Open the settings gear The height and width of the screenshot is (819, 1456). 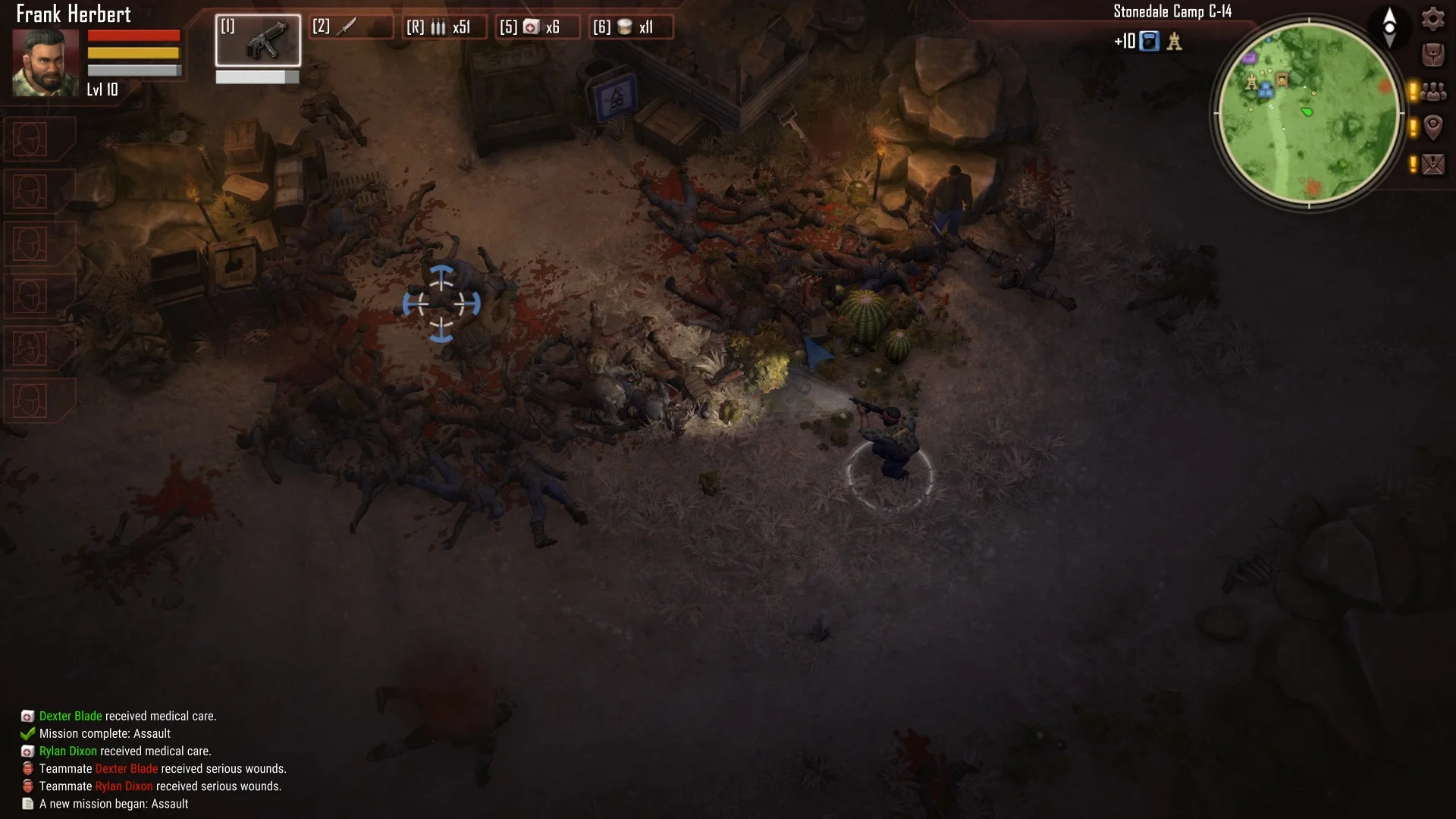coord(1432,18)
